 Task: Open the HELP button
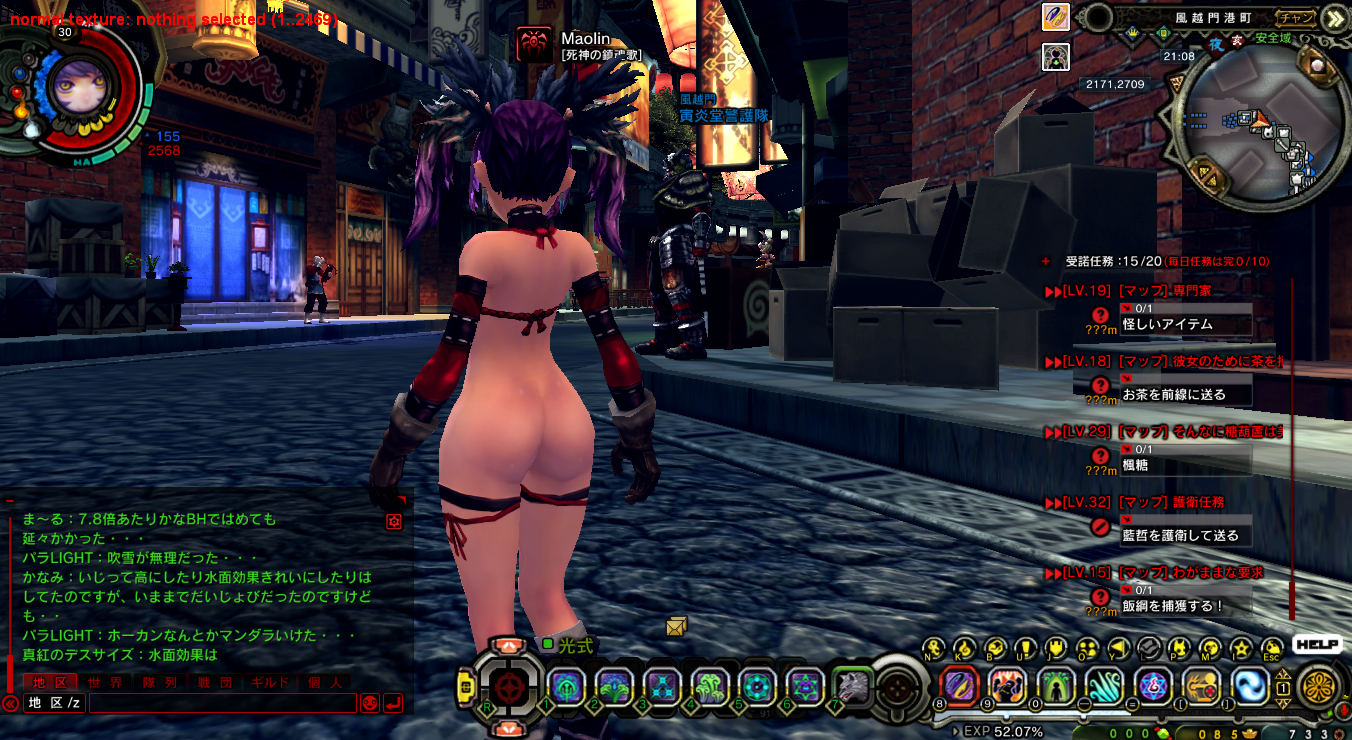[1316, 645]
